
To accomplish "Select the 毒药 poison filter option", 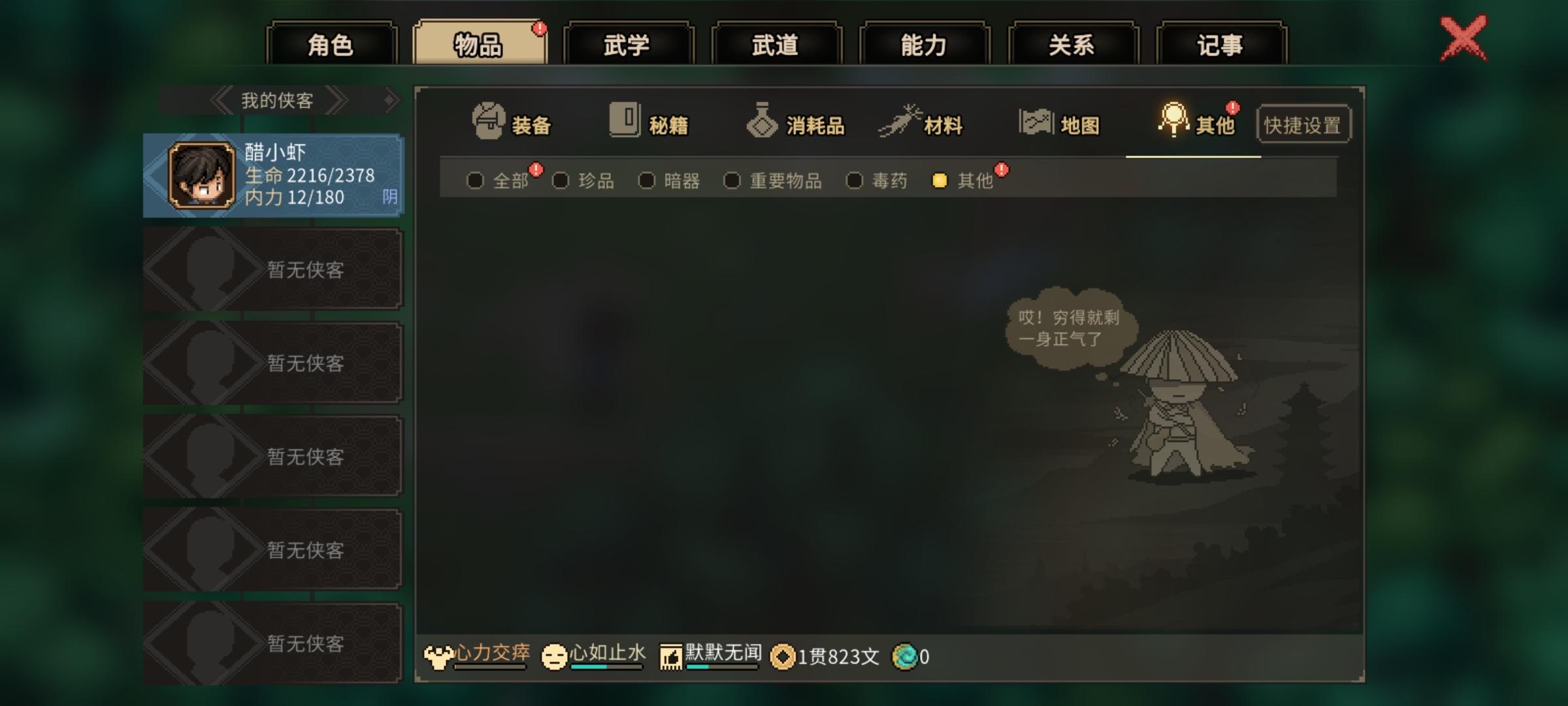I will (x=855, y=180).
